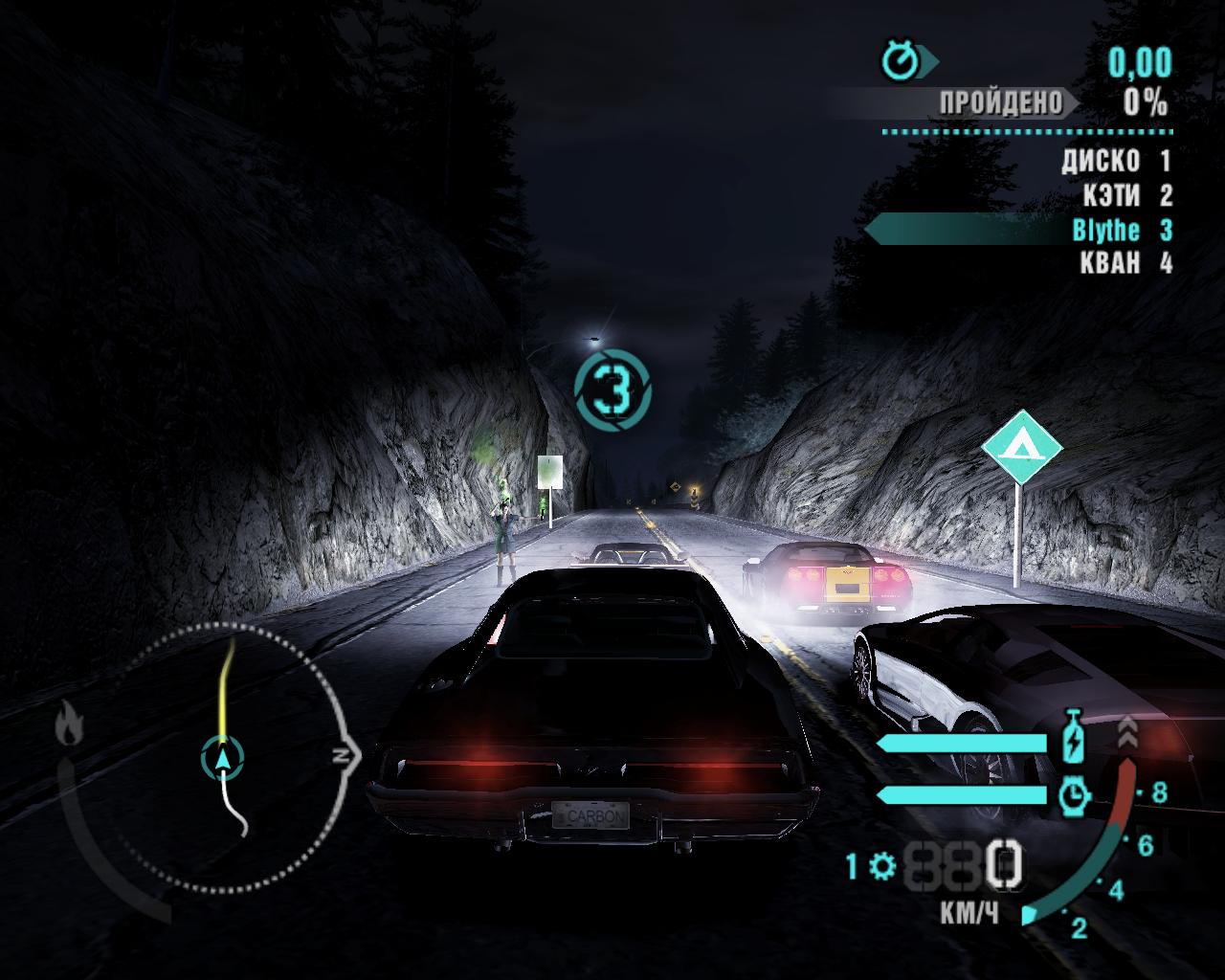The height and width of the screenshot is (980, 1225).
Task: Choose КЭТИ in the position list
Action: tap(1112, 195)
